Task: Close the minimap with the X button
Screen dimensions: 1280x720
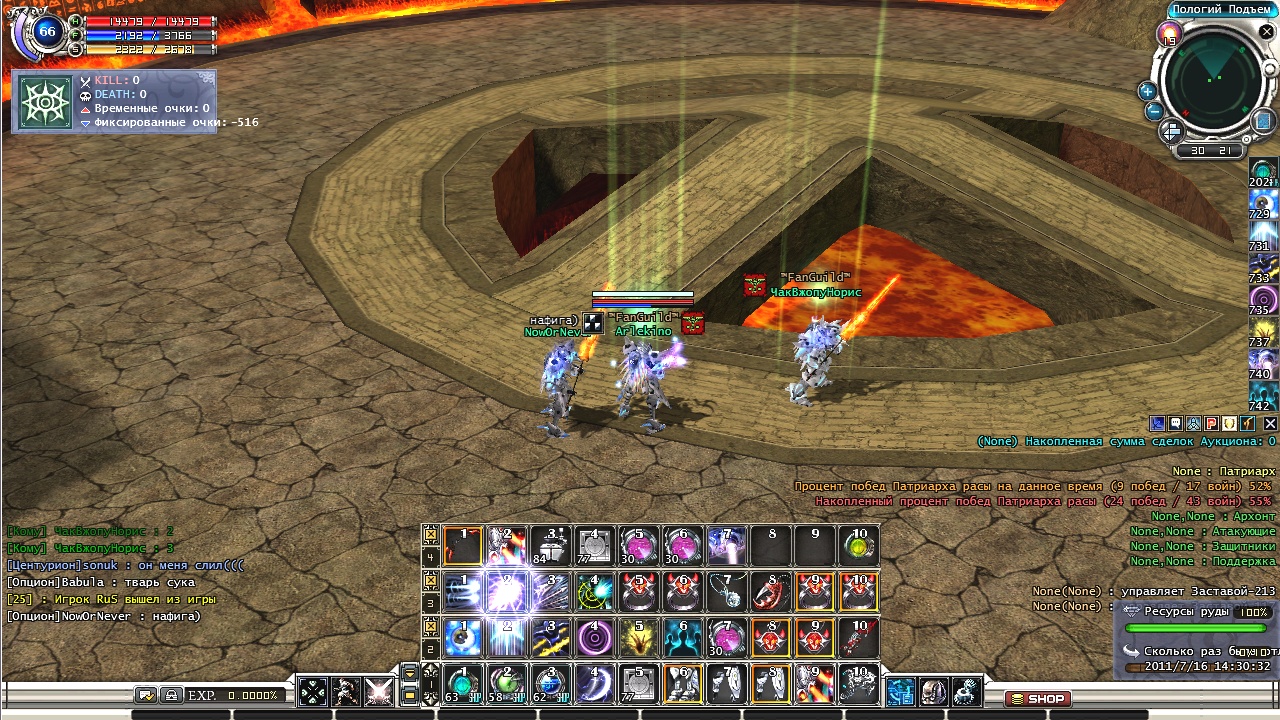Action: pyautogui.click(x=1267, y=32)
